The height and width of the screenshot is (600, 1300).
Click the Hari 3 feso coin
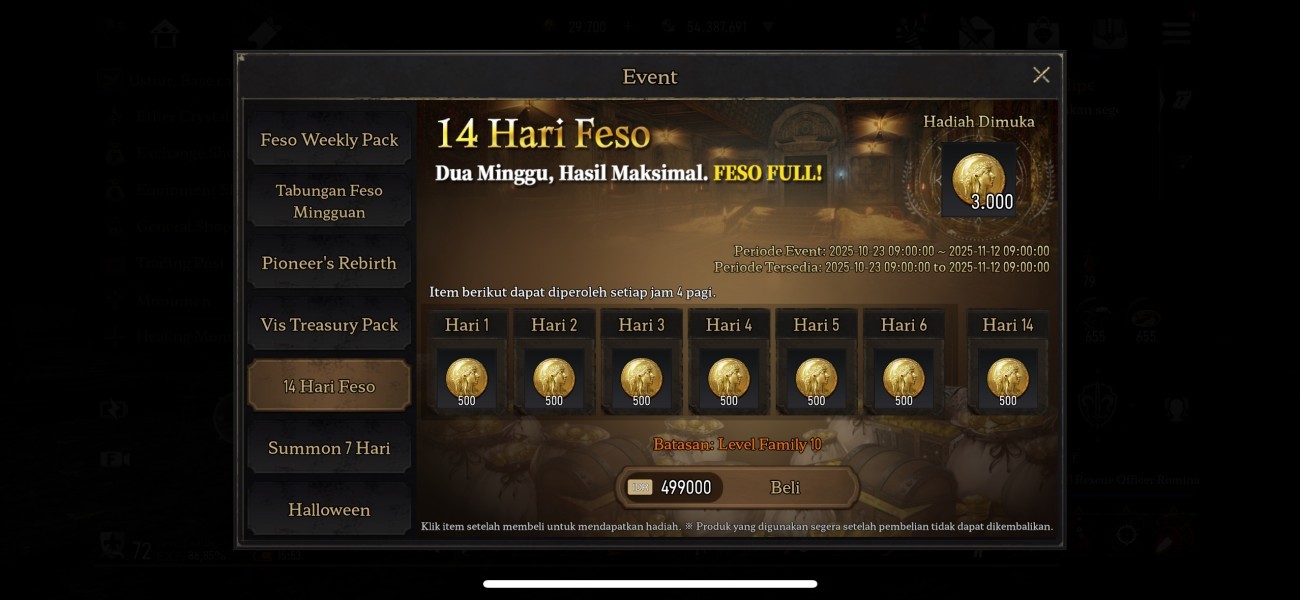(x=642, y=379)
